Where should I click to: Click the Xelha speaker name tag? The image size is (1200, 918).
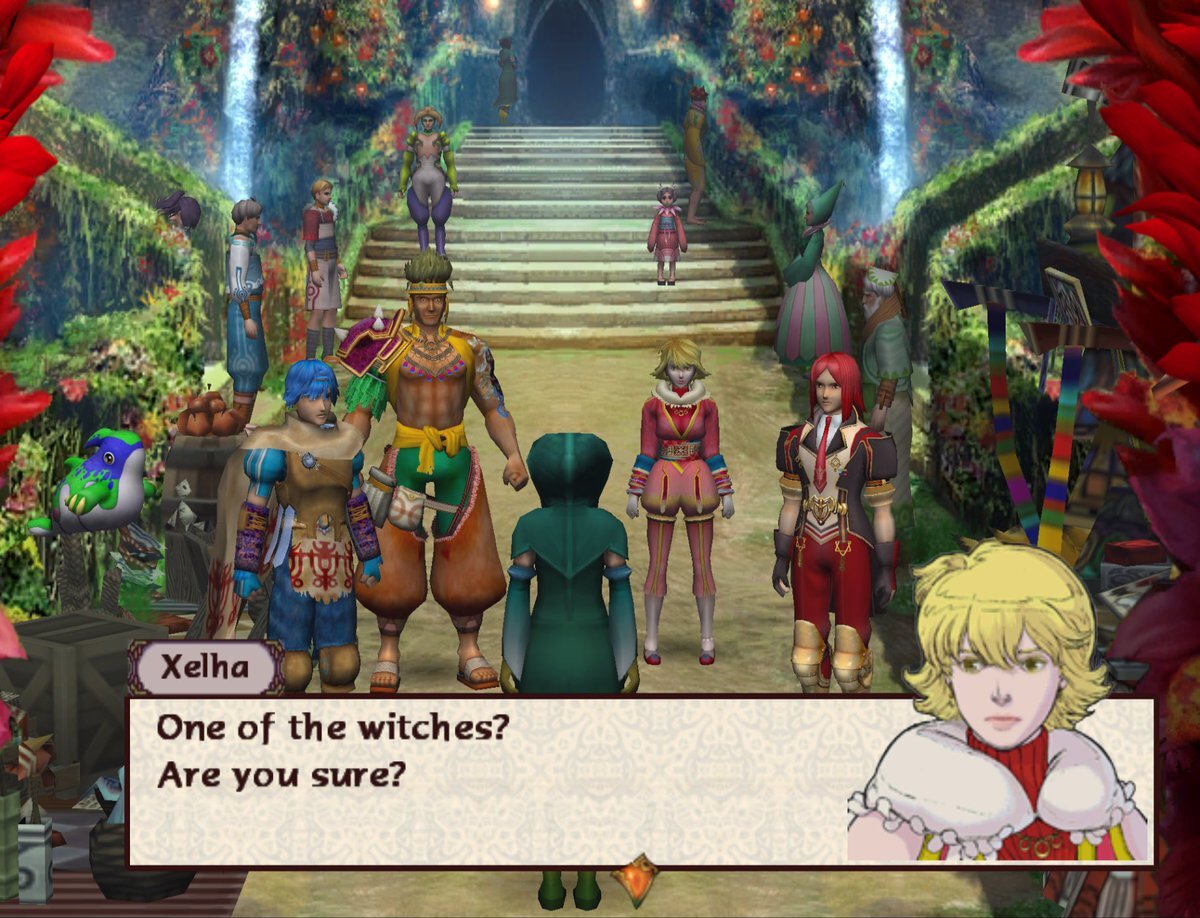(205, 668)
